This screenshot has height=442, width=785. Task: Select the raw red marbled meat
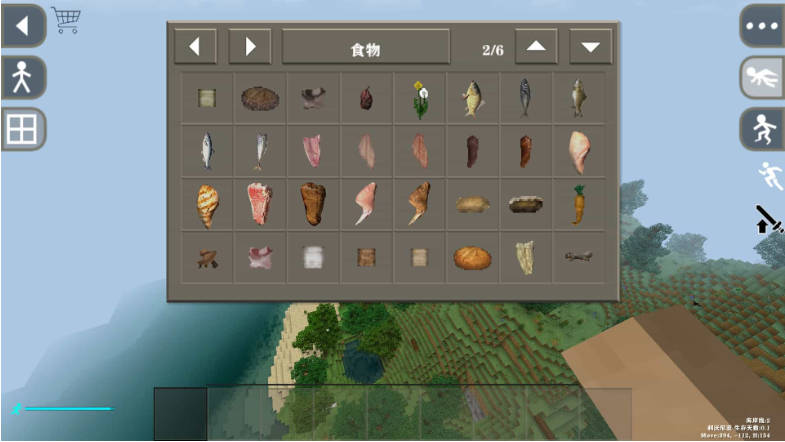click(260, 204)
